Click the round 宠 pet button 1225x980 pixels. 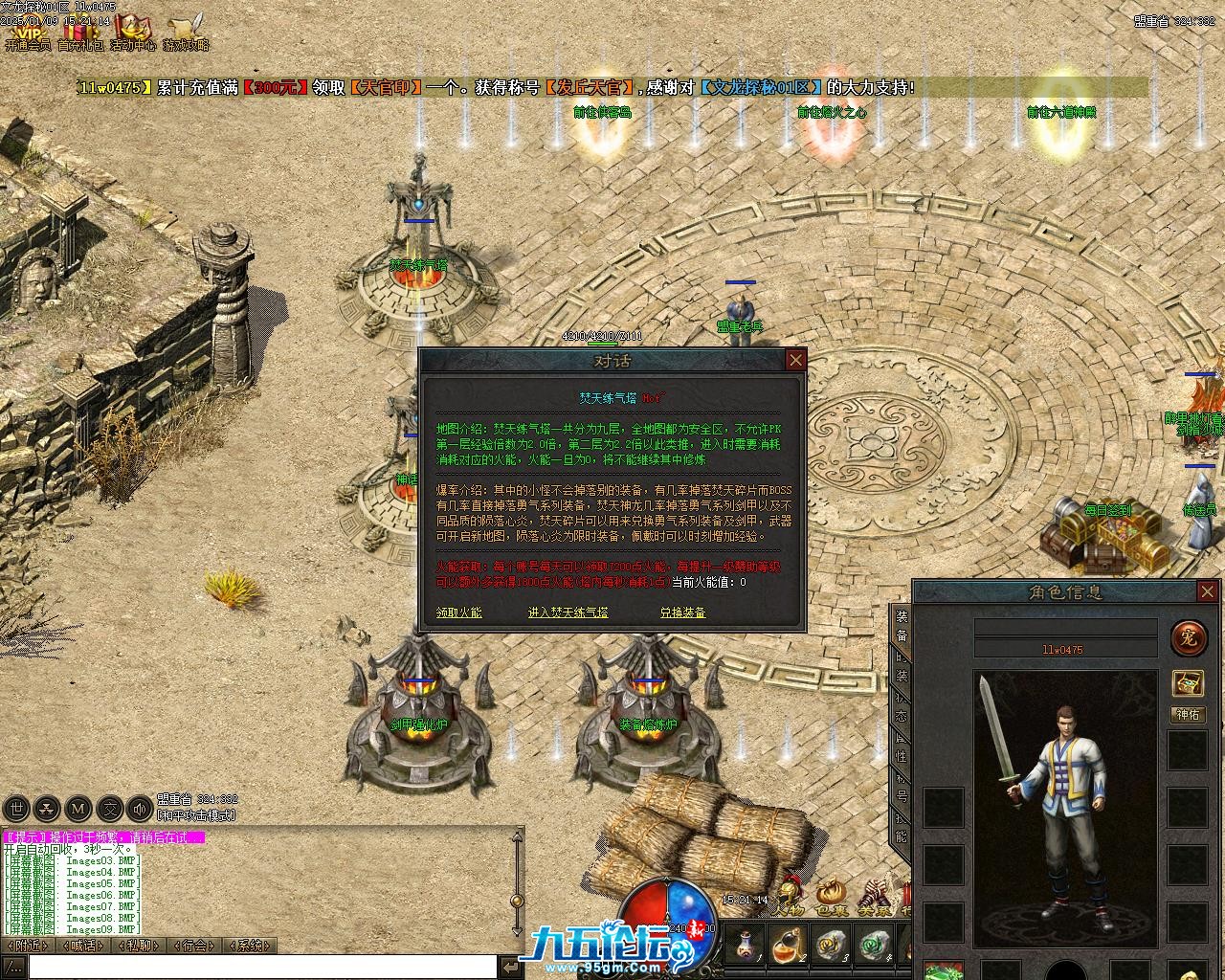[x=1188, y=636]
